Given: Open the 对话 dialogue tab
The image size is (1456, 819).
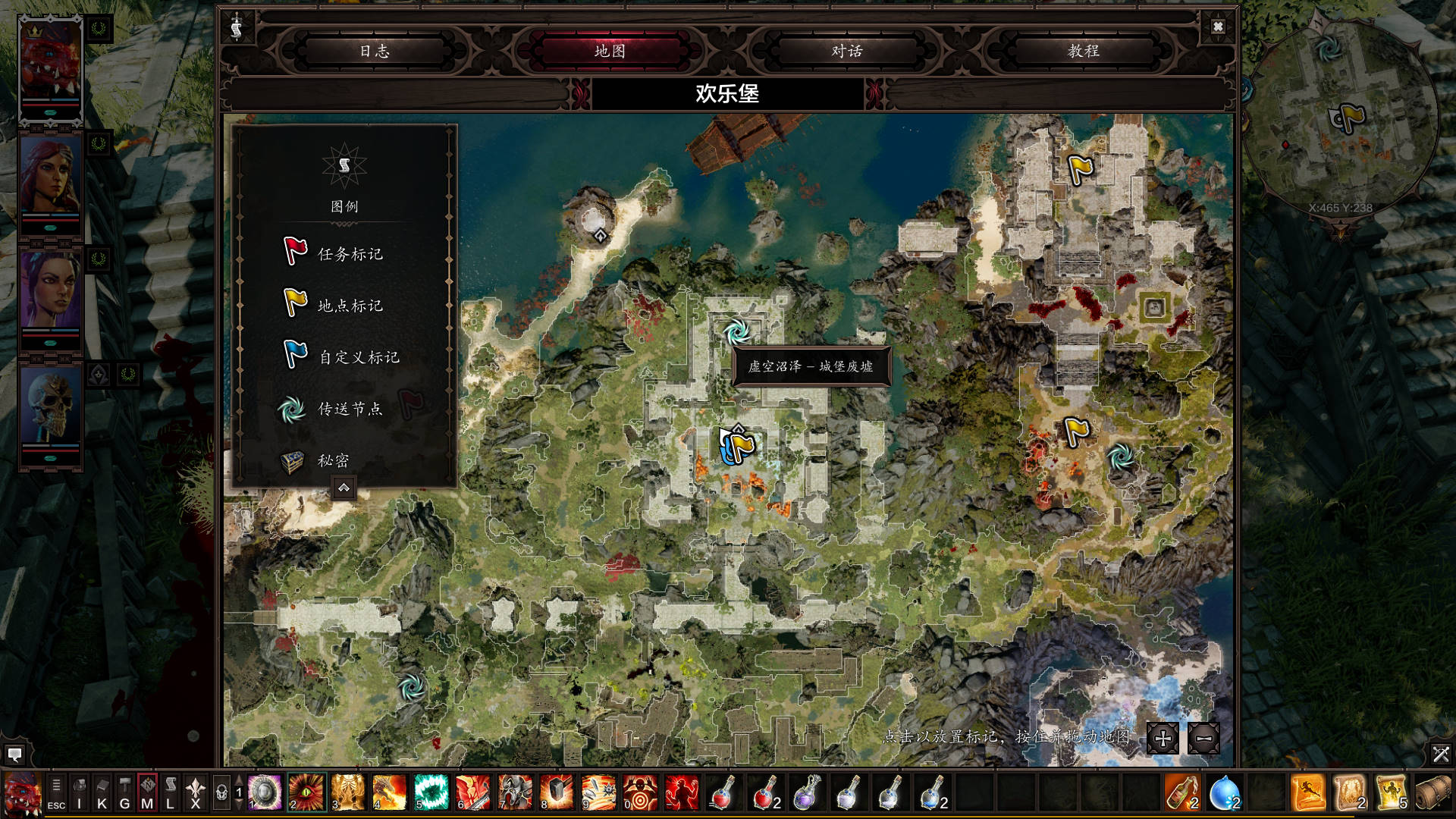Looking at the screenshot, I should (846, 51).
